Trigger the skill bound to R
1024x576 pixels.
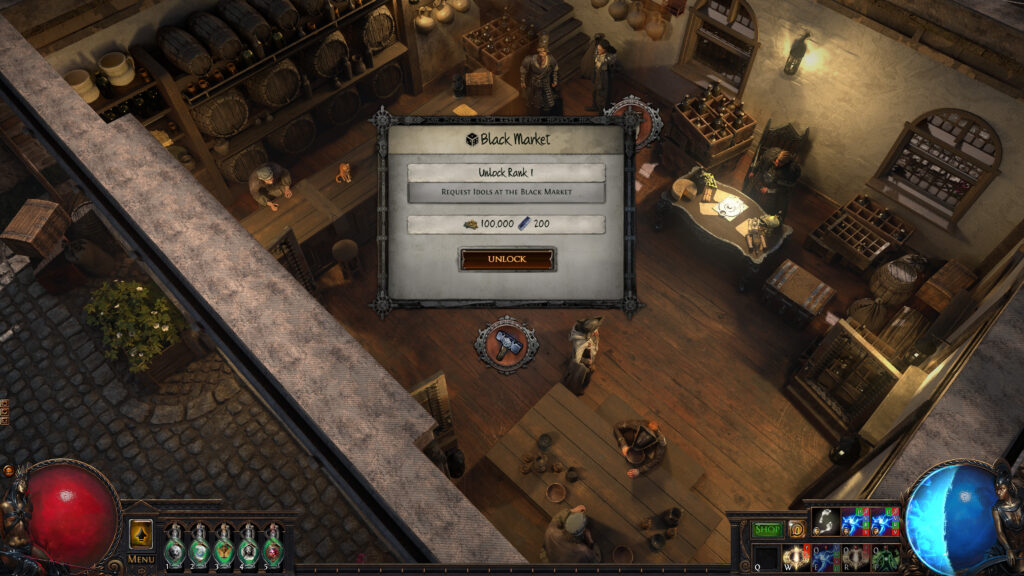pos(856,558)
